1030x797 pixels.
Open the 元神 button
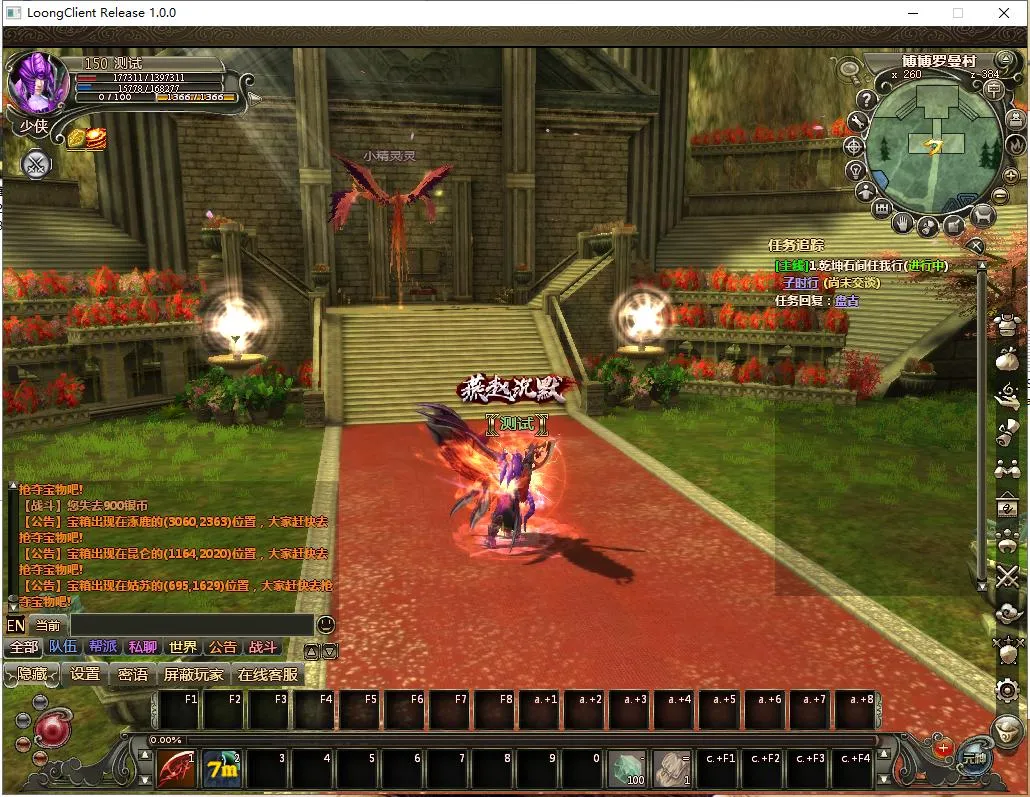pos(973,758)
